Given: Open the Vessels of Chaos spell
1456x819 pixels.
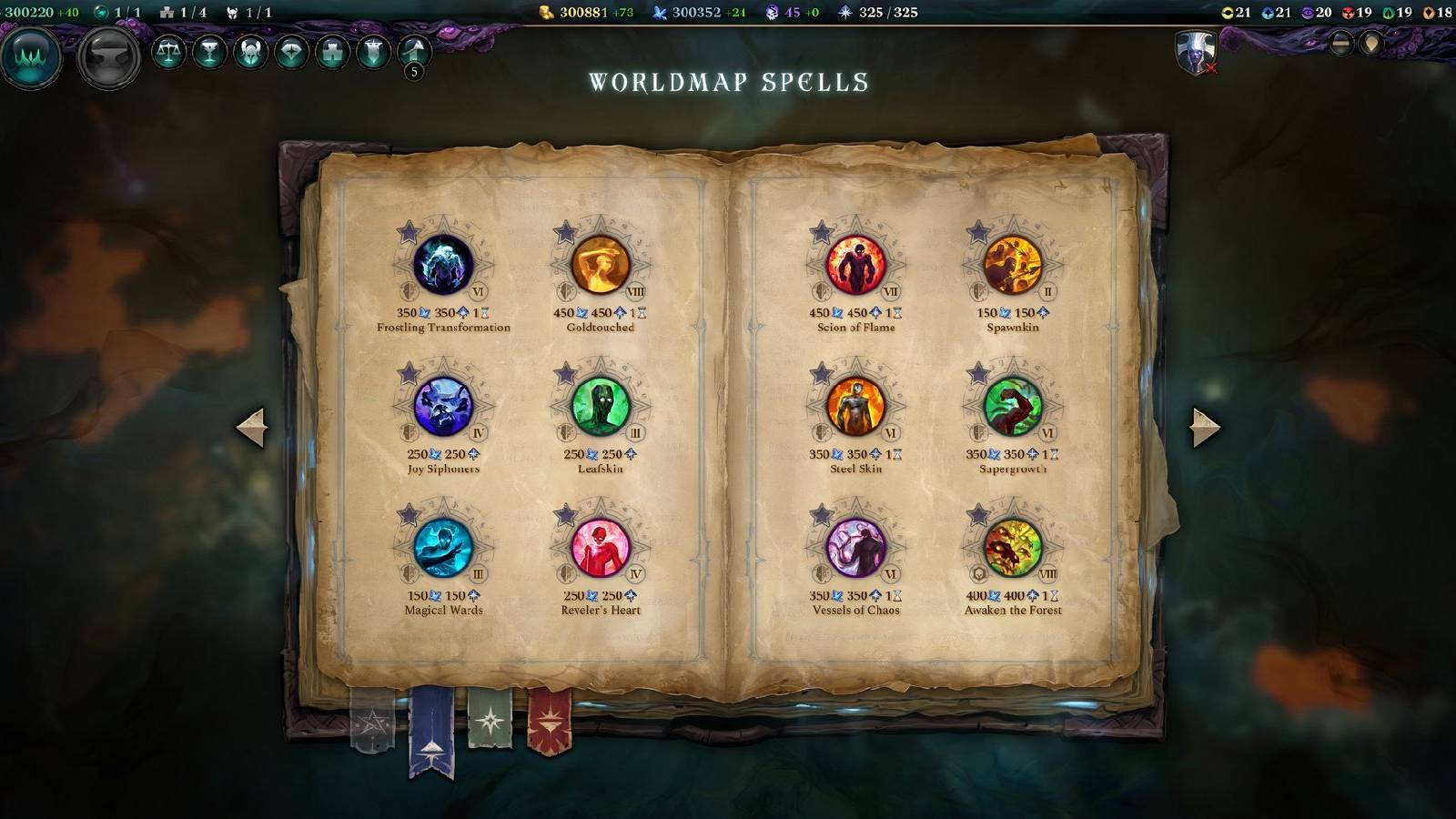Looking at the screenshot, I should point(854,550).
